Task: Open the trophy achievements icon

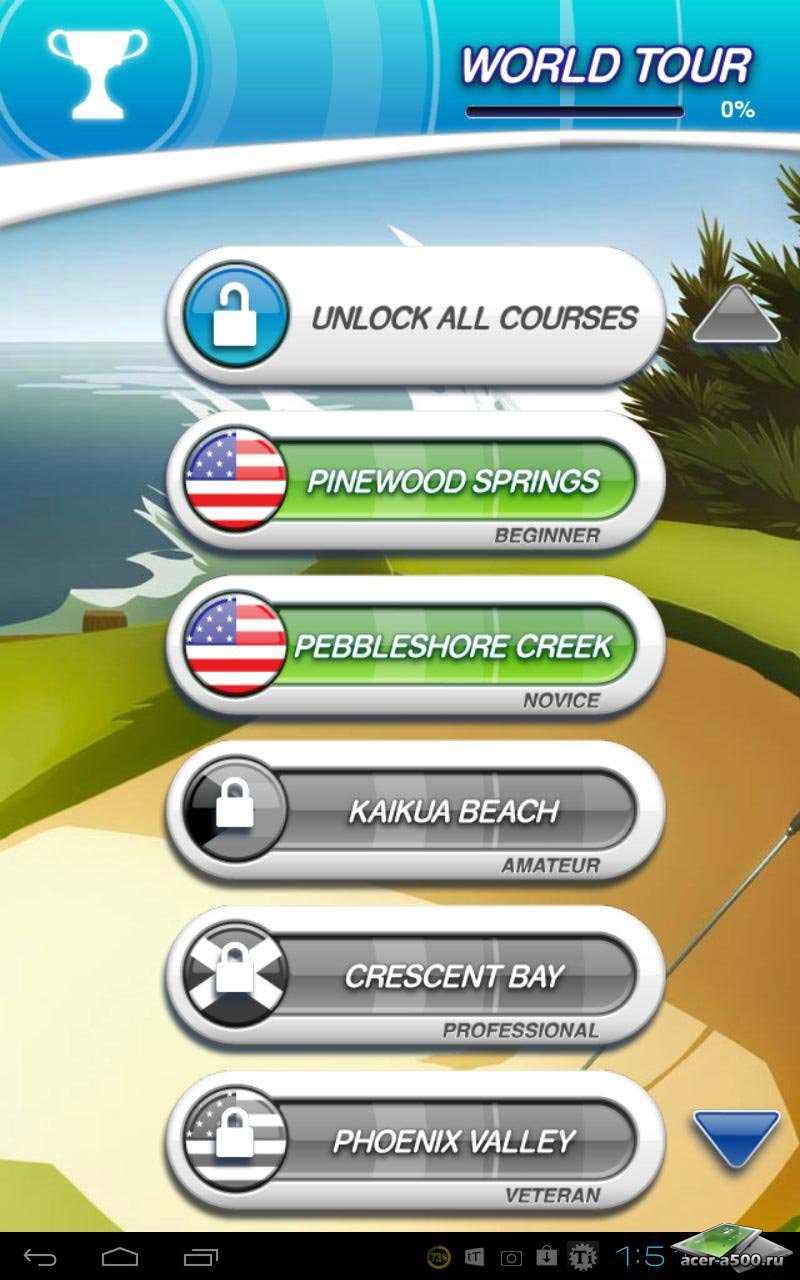Action: (x=97, y=72)
